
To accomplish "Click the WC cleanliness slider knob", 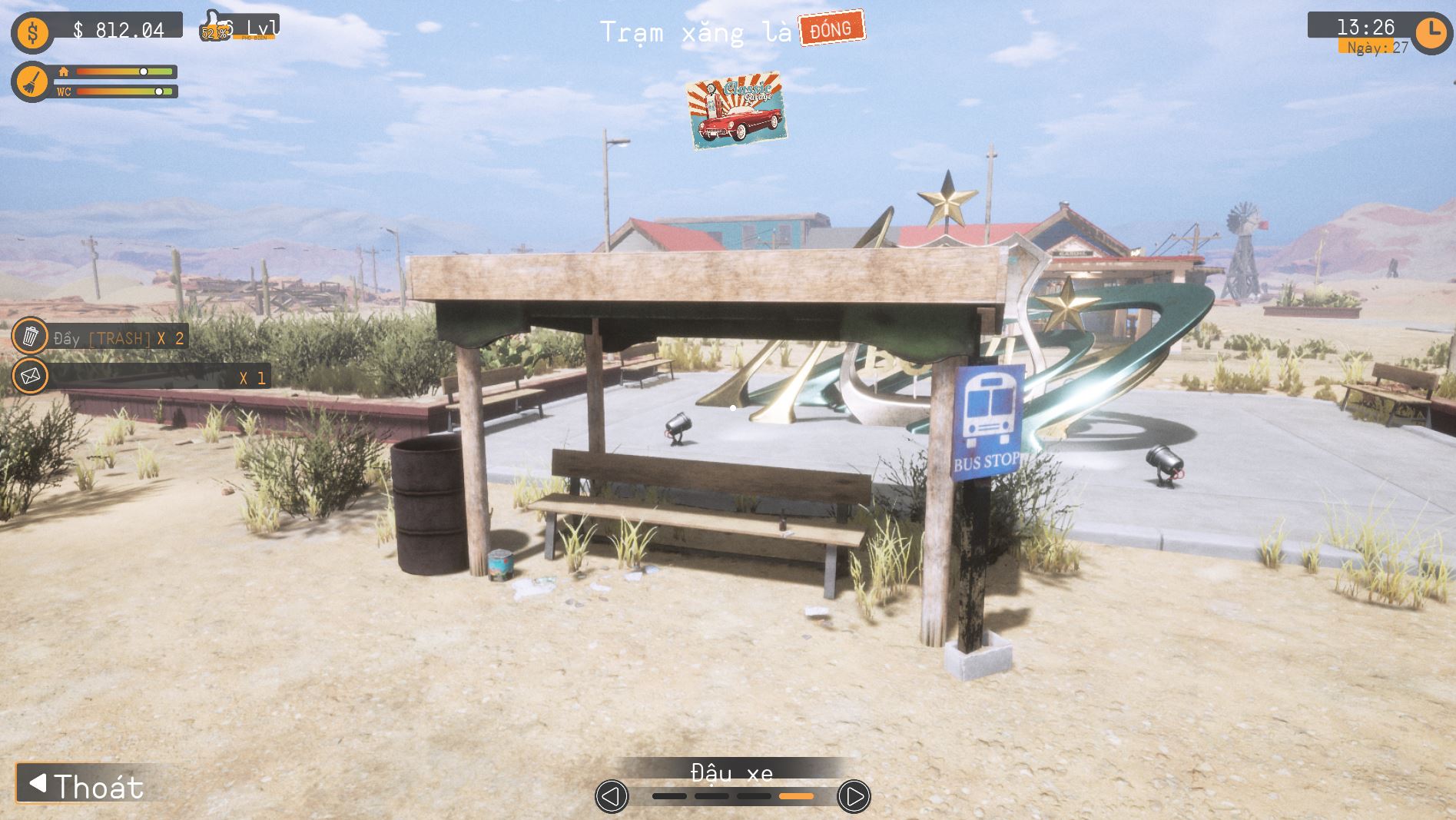I will coord(160,92).
